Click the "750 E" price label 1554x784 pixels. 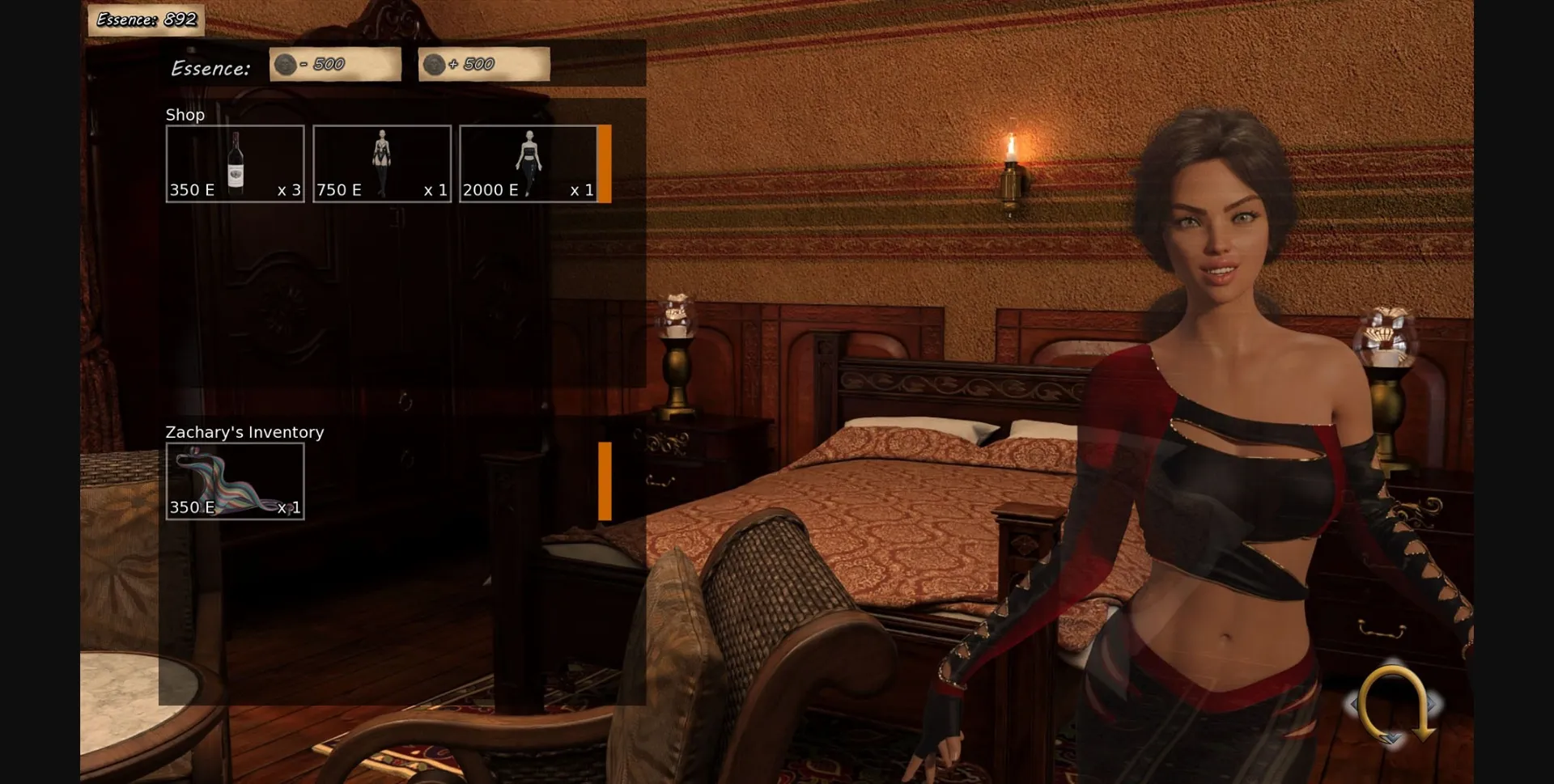coord(338,191)
